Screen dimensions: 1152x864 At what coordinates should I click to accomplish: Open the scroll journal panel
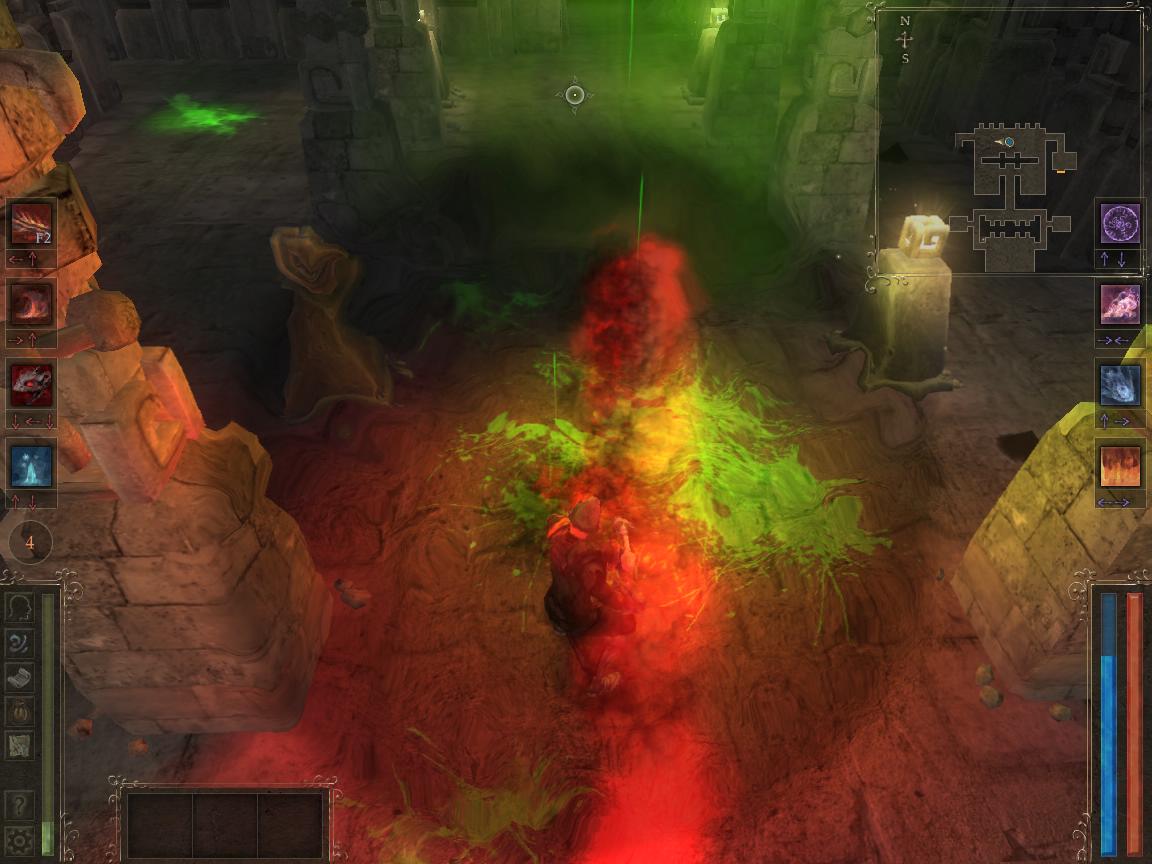(x=19, y=676)
